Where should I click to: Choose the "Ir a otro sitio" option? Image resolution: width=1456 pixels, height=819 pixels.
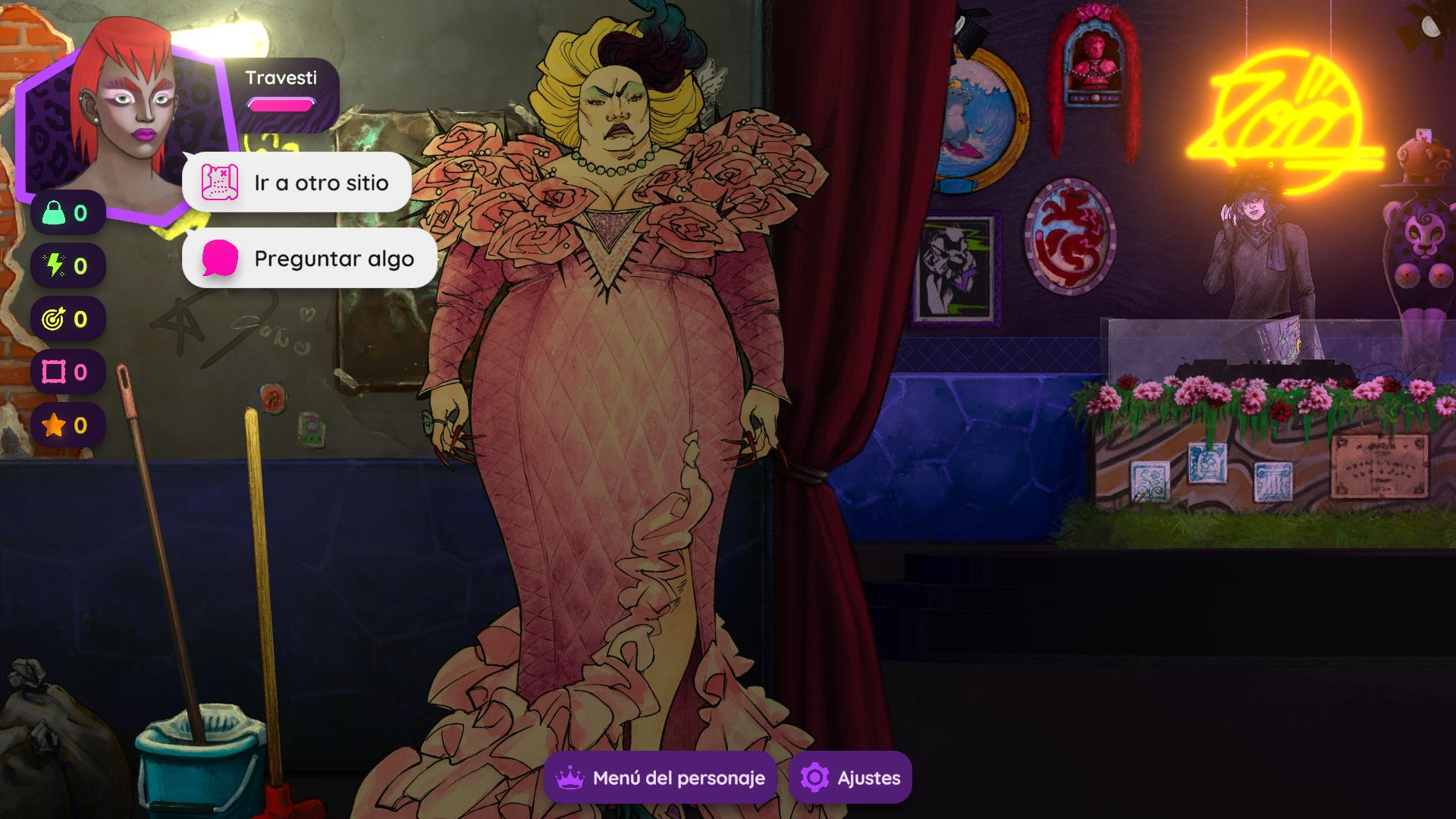[x=297, y=183]
